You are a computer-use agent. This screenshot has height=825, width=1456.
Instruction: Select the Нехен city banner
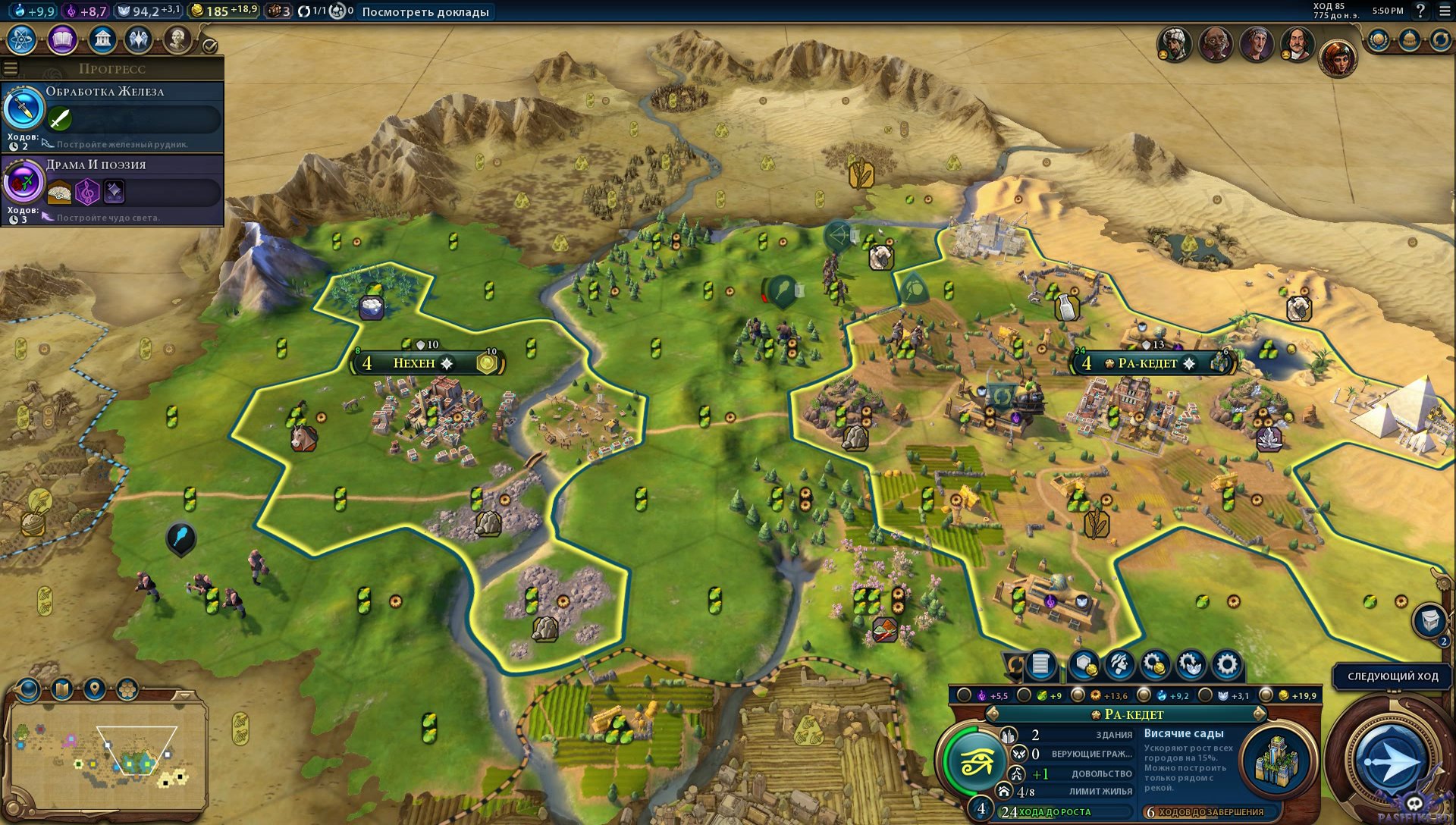[414, 363]
